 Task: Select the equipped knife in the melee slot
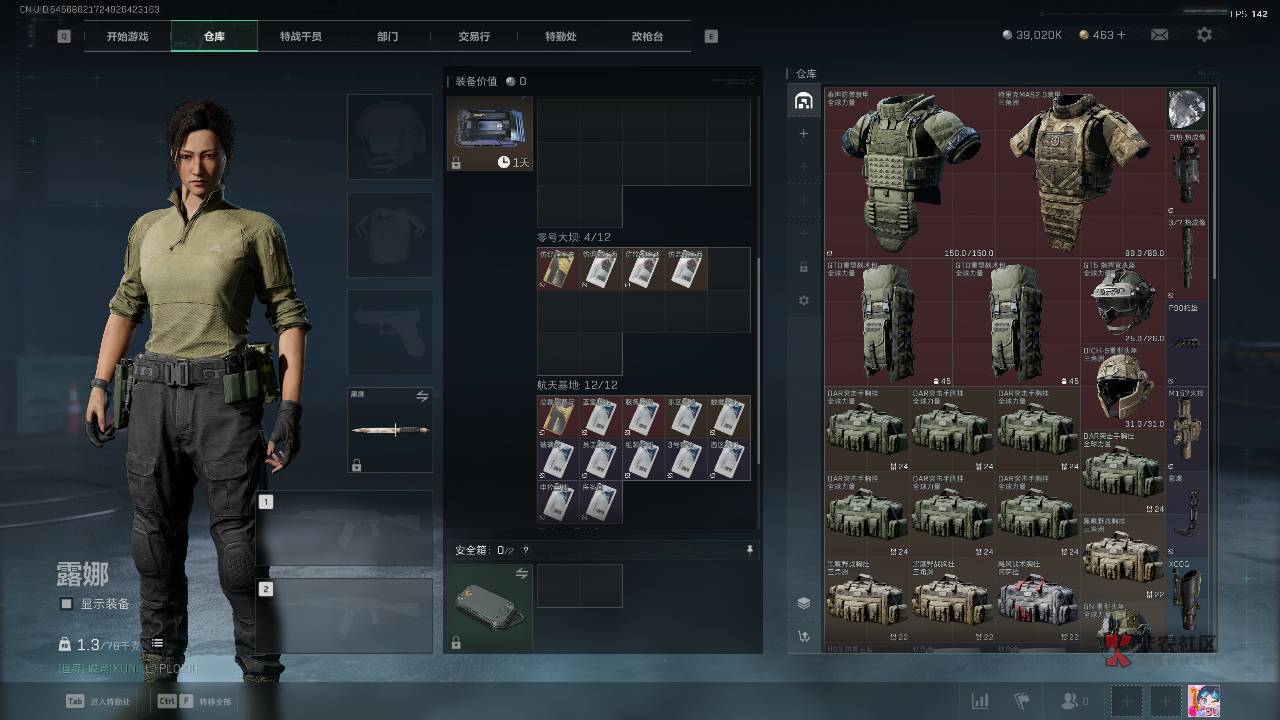click(390, 430)
